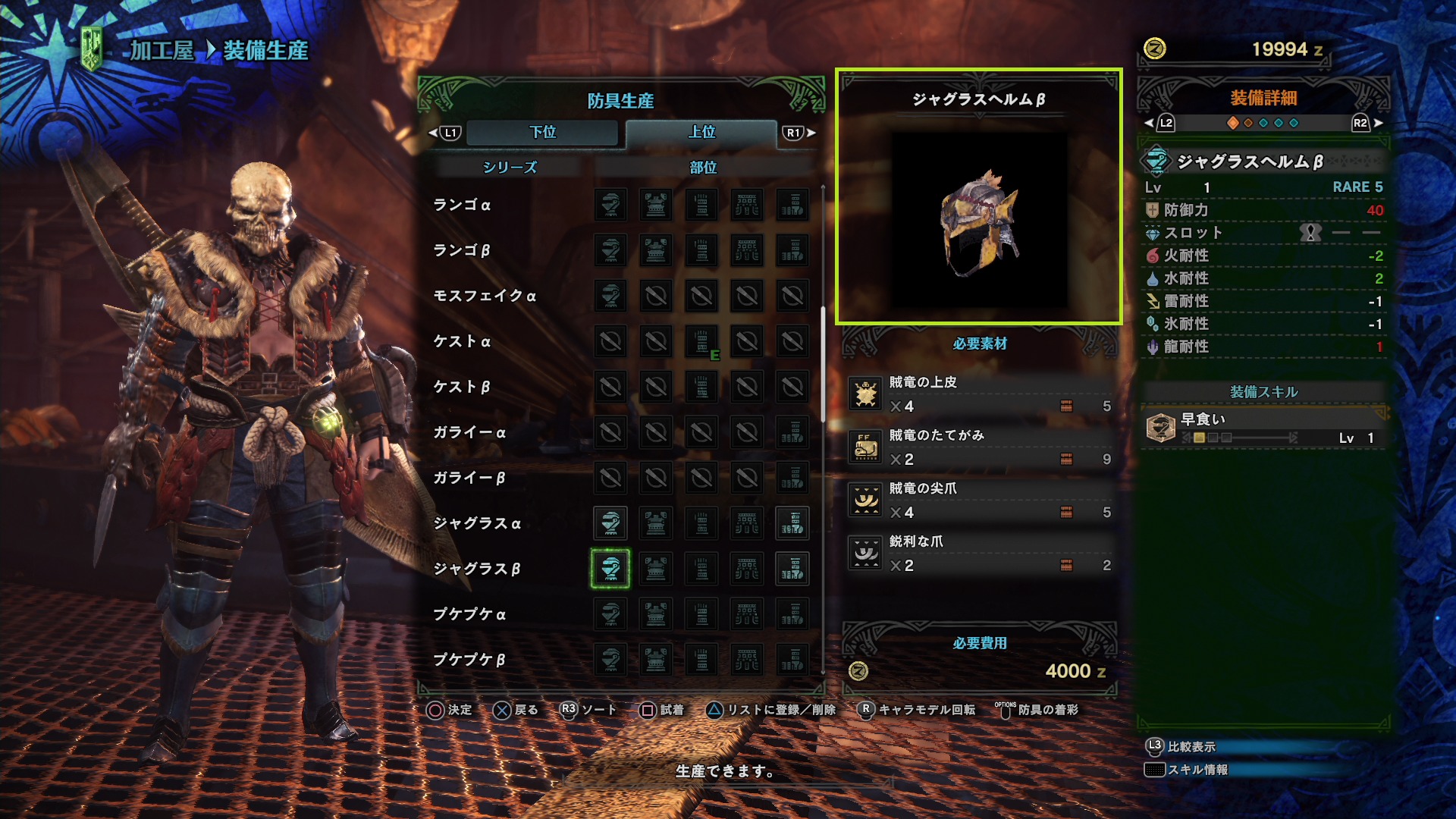Select the 上位 high rank tab

[701, 132]
